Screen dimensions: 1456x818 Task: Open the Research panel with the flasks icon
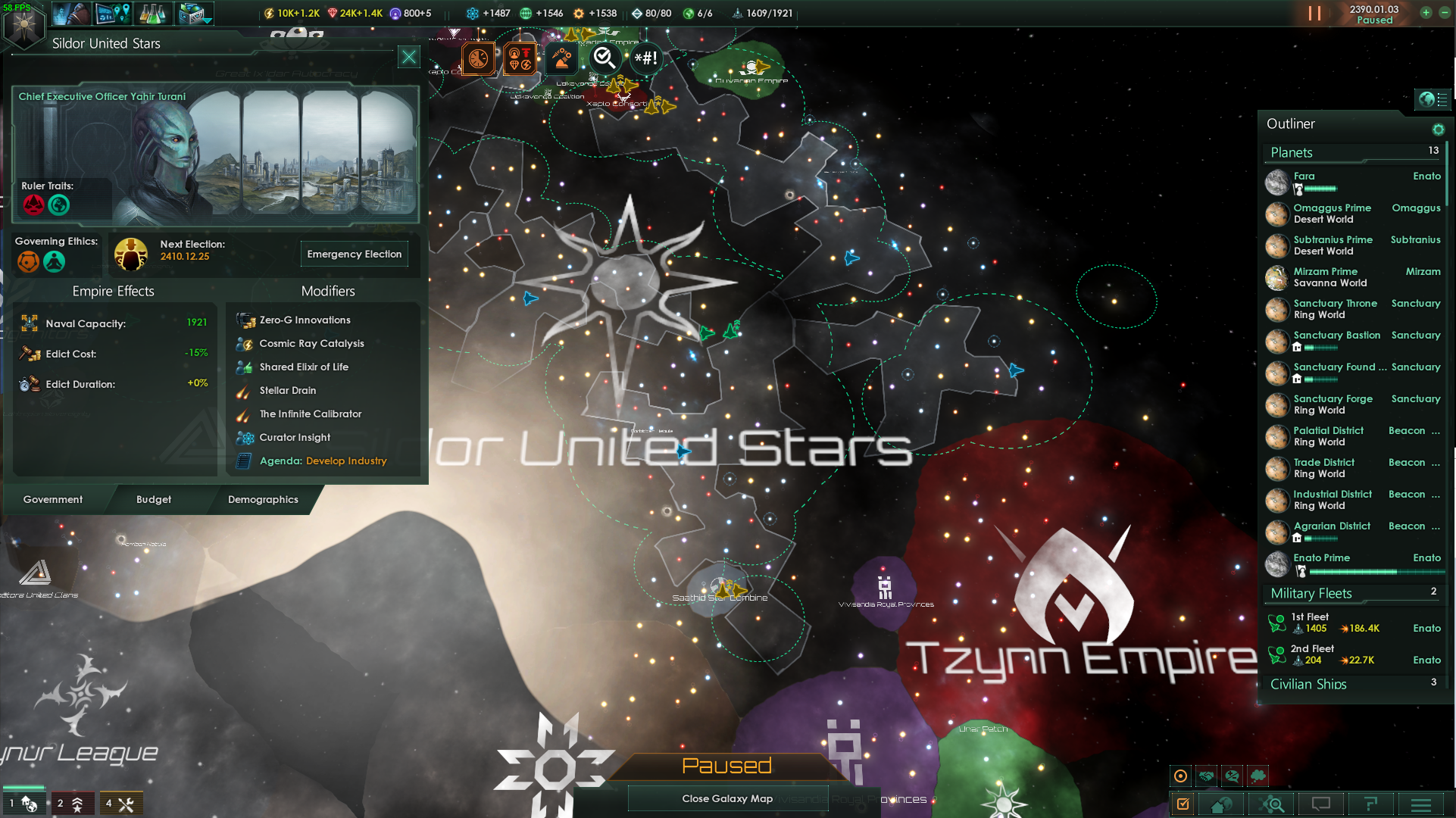tap(154, 13)
